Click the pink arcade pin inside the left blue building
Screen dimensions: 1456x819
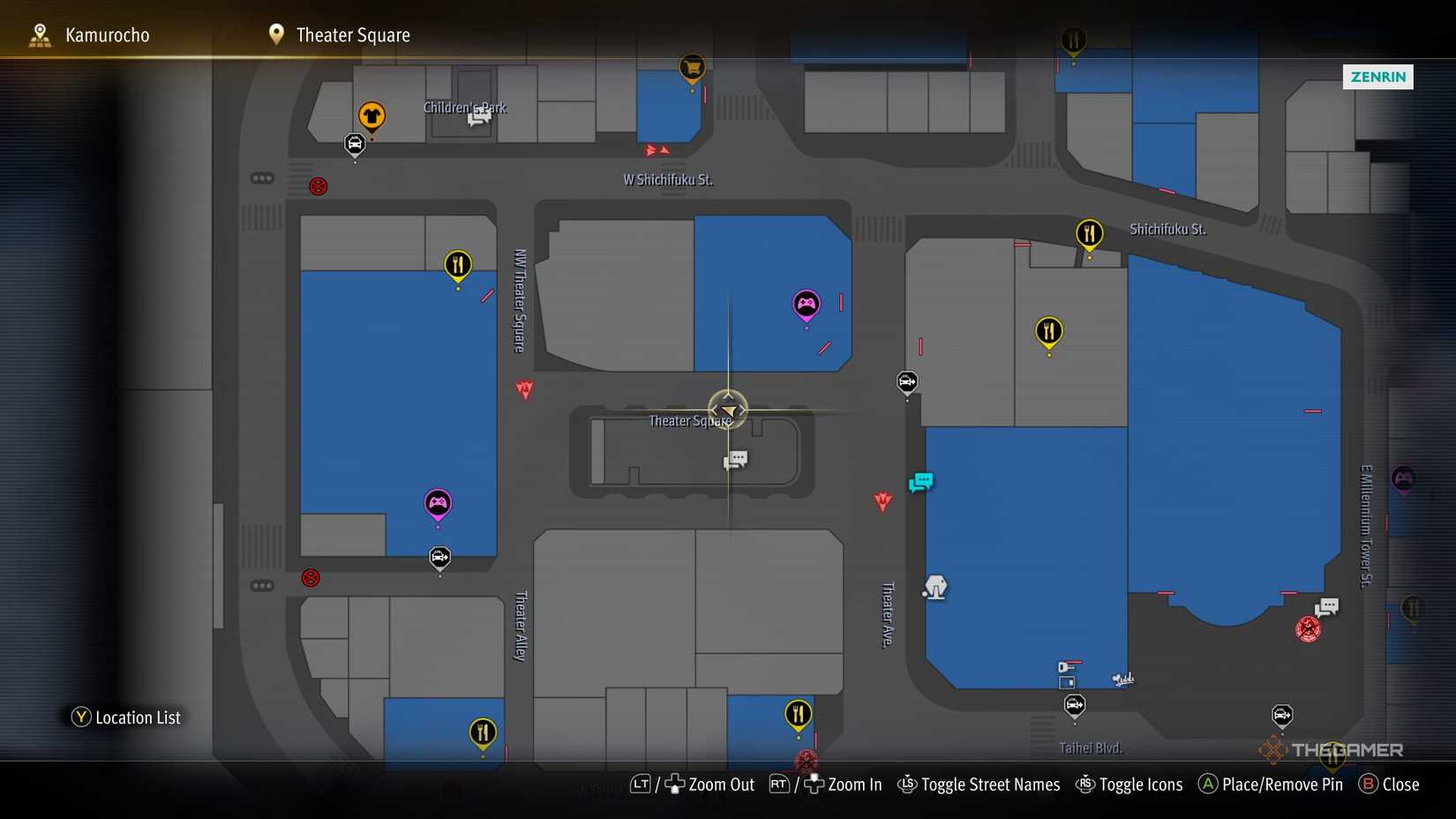(x=438, y=502)
